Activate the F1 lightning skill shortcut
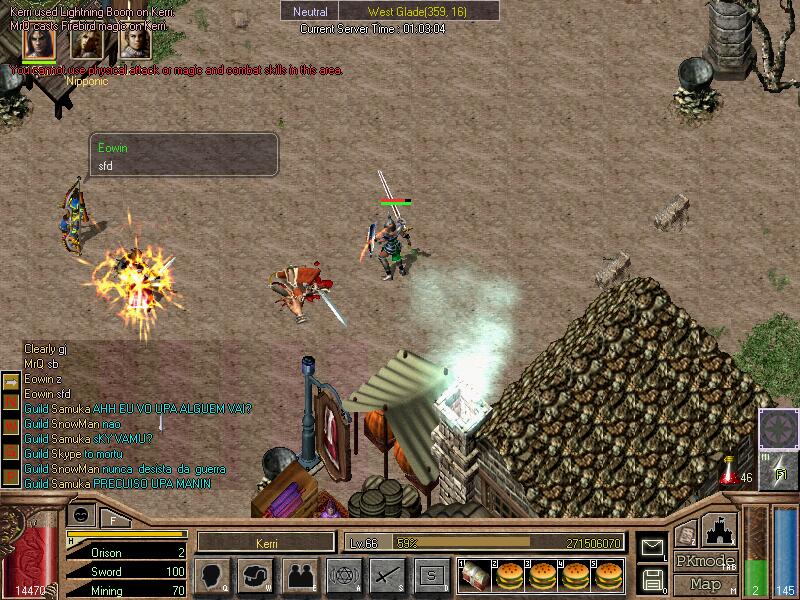Image resolution: width=800 pixels, height=600 pixels. pyautogui.click(x=780, y=470)
